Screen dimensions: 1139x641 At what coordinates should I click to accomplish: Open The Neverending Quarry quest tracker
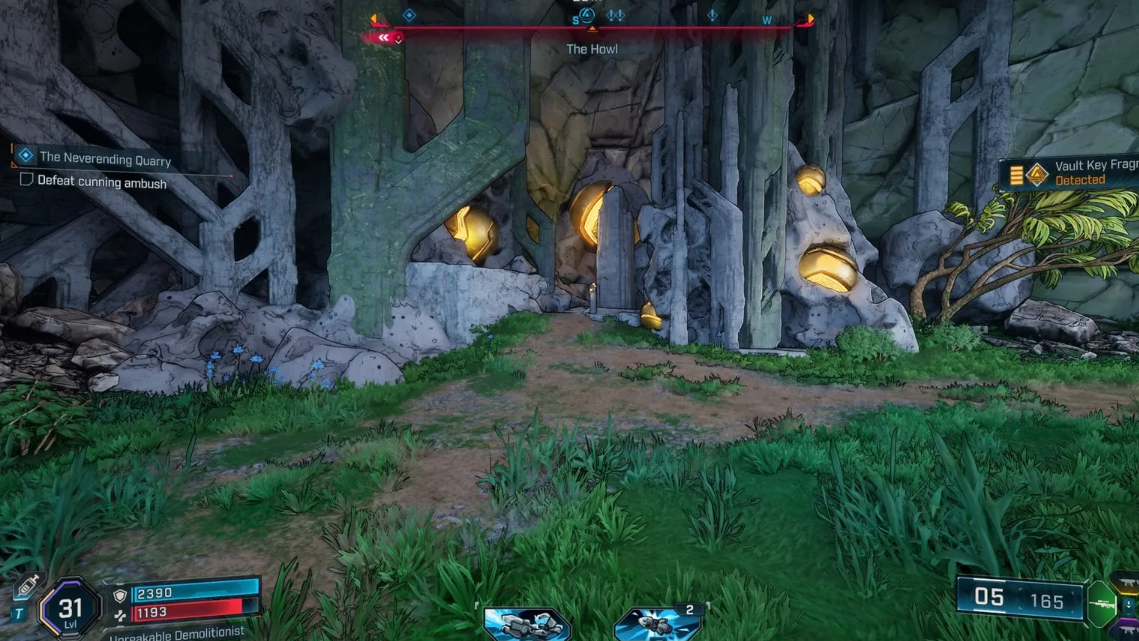[x=104, y=158]
